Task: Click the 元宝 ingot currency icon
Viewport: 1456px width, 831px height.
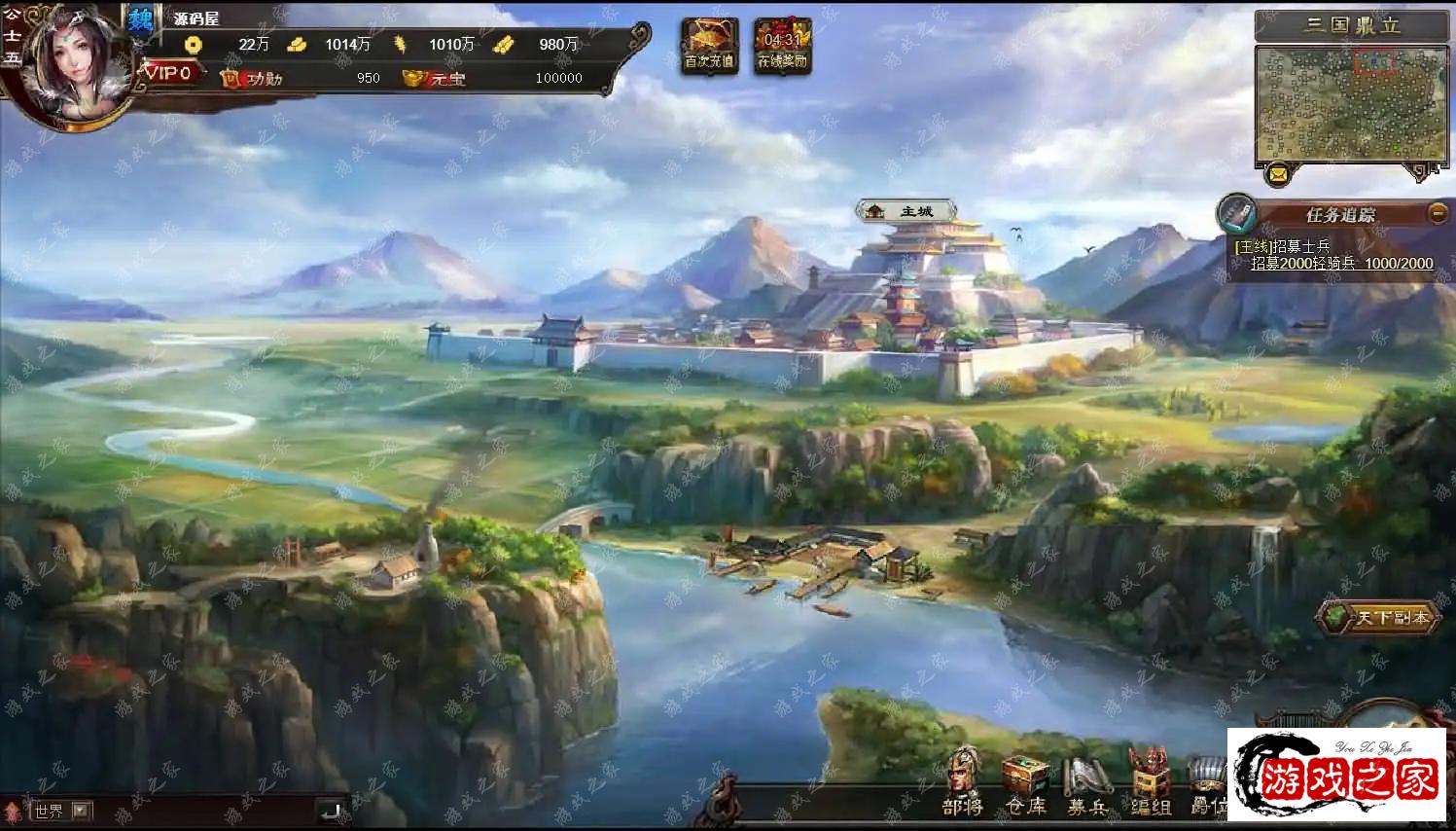Action: (417, 78)
